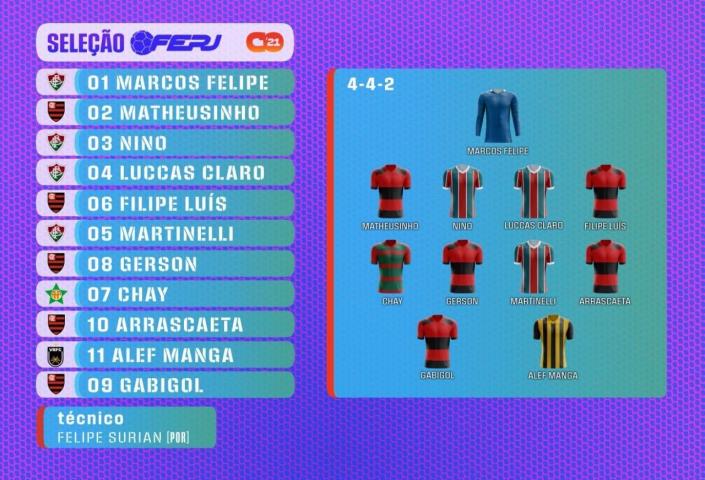The image size is (705, 480).
Task: Click the 07 Chay lineup entry
Action: [170, 294]
